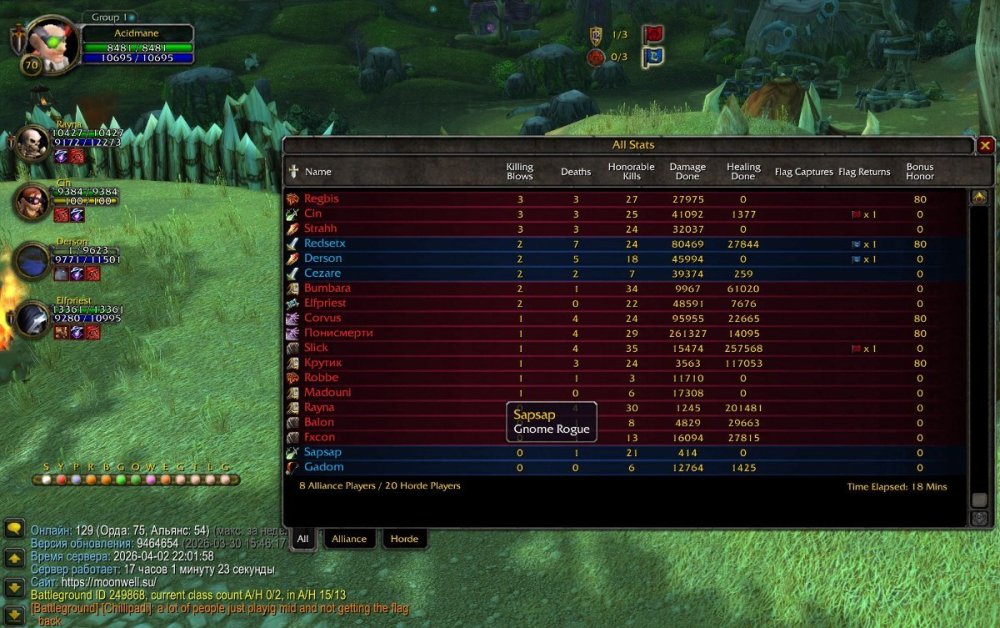Image resolution: width=1000 pixels, height=628 pixels.
Task: Switch to the Horde tab
Action: 404,539
